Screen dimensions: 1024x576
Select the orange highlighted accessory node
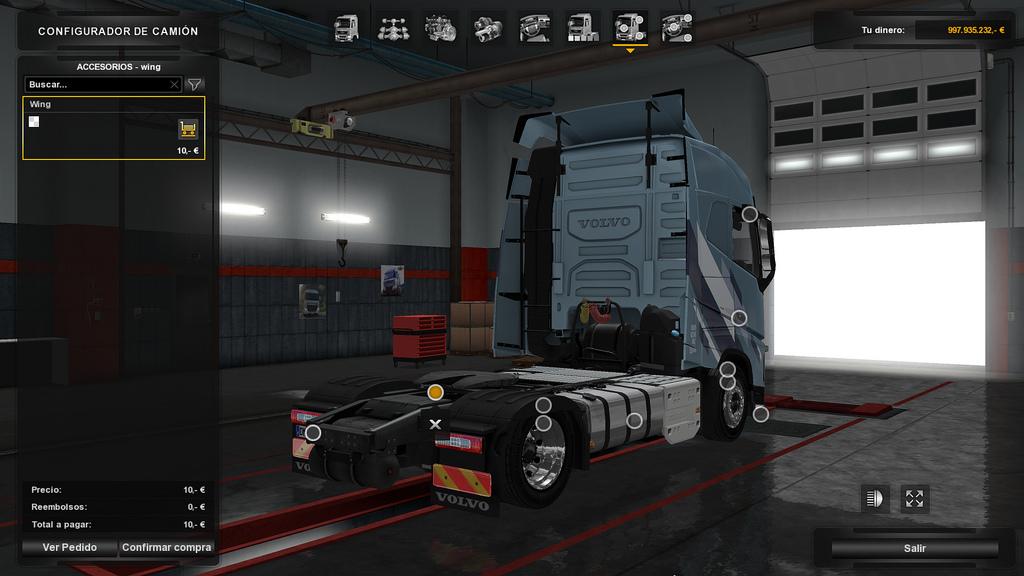[x=435, y=392]
